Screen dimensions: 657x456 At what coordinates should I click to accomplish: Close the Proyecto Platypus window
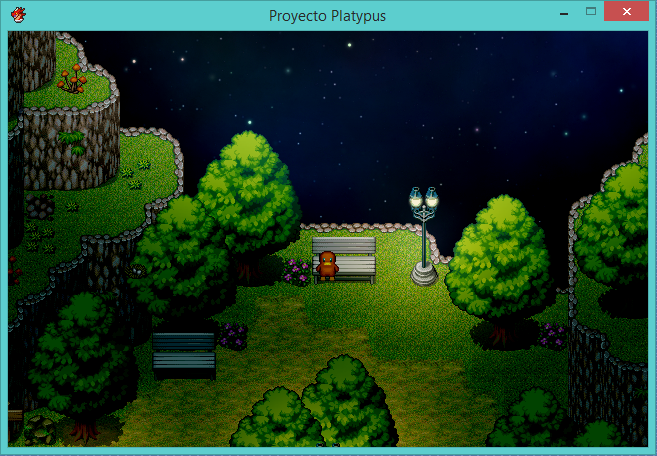click(x=627, y=12)
